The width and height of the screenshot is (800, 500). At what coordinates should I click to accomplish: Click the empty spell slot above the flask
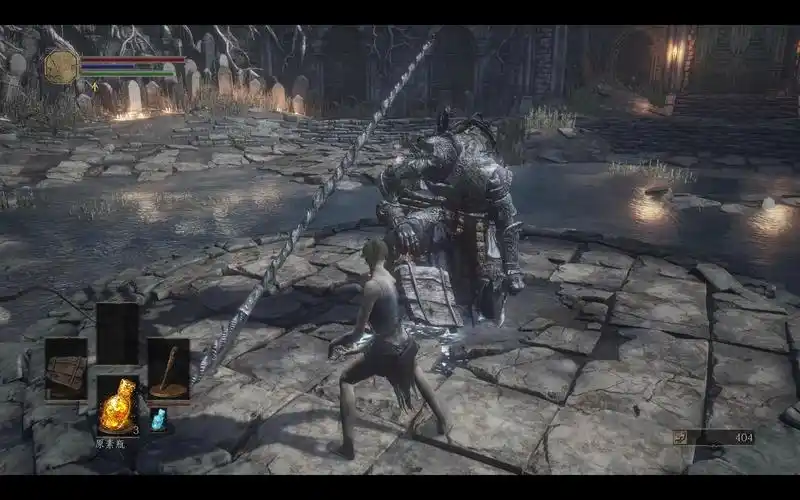click(117, 333)
